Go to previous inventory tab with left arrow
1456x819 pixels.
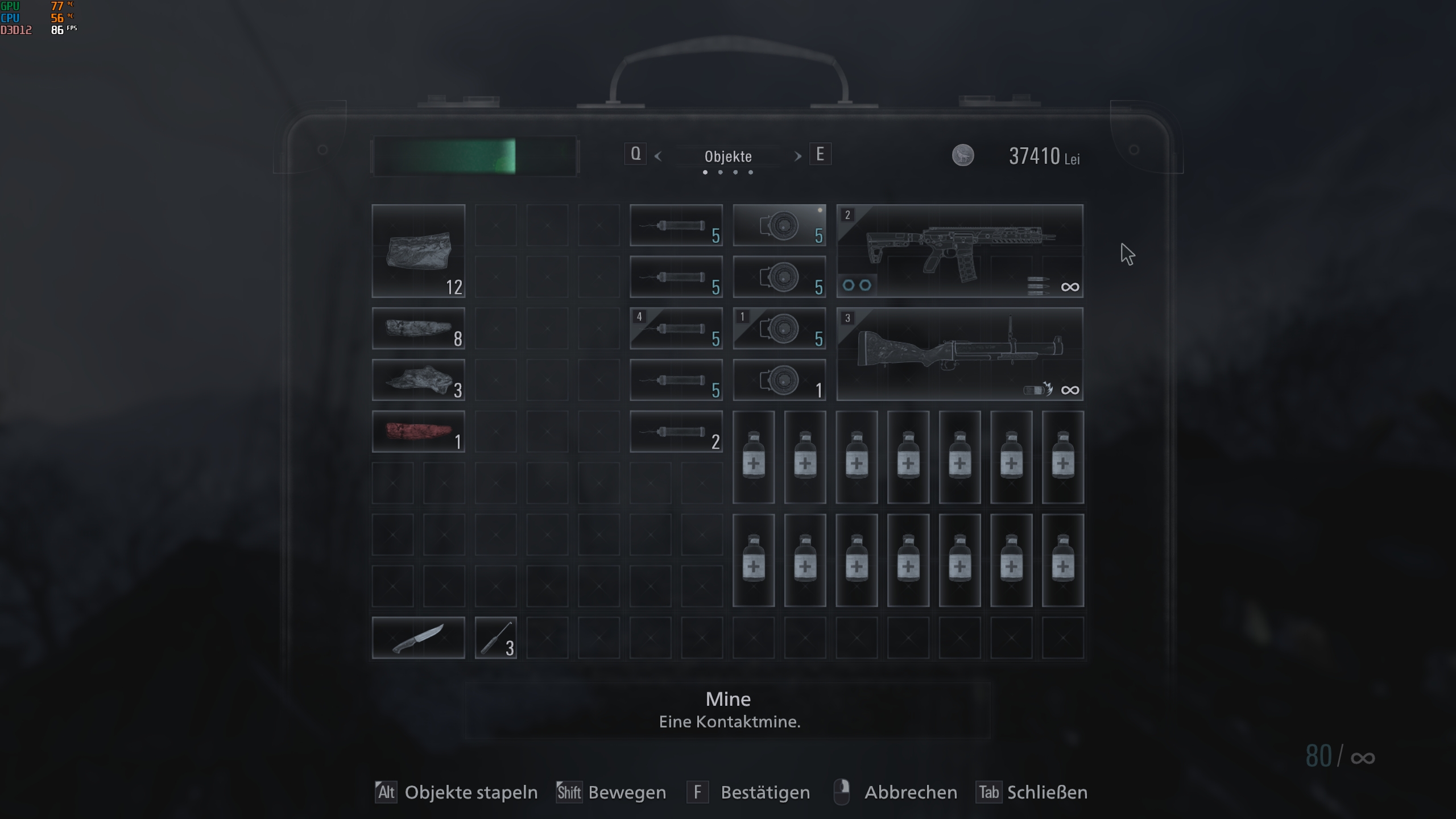658,156
